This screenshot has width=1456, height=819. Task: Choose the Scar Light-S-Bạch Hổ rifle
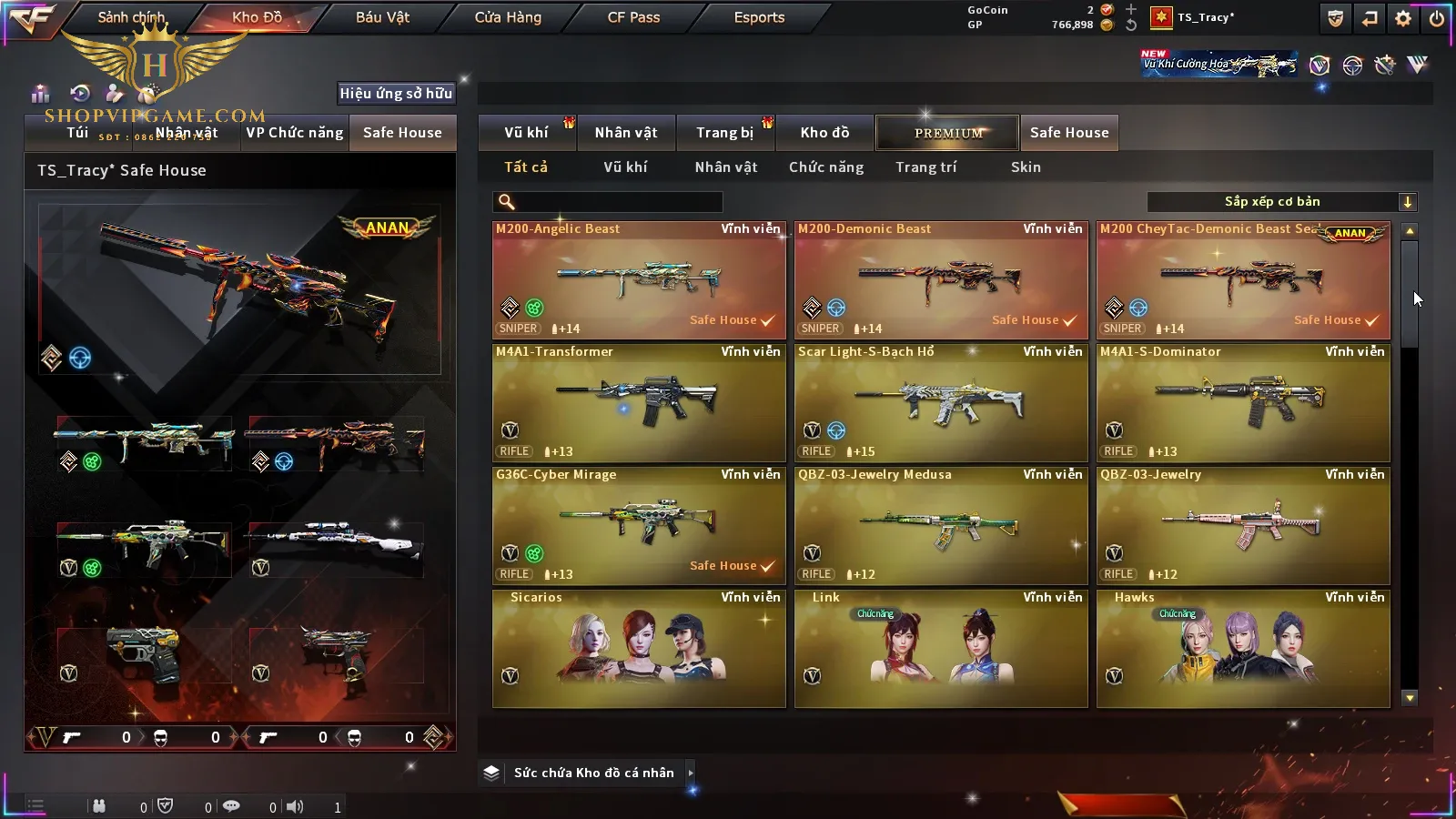tap(941, 403)
